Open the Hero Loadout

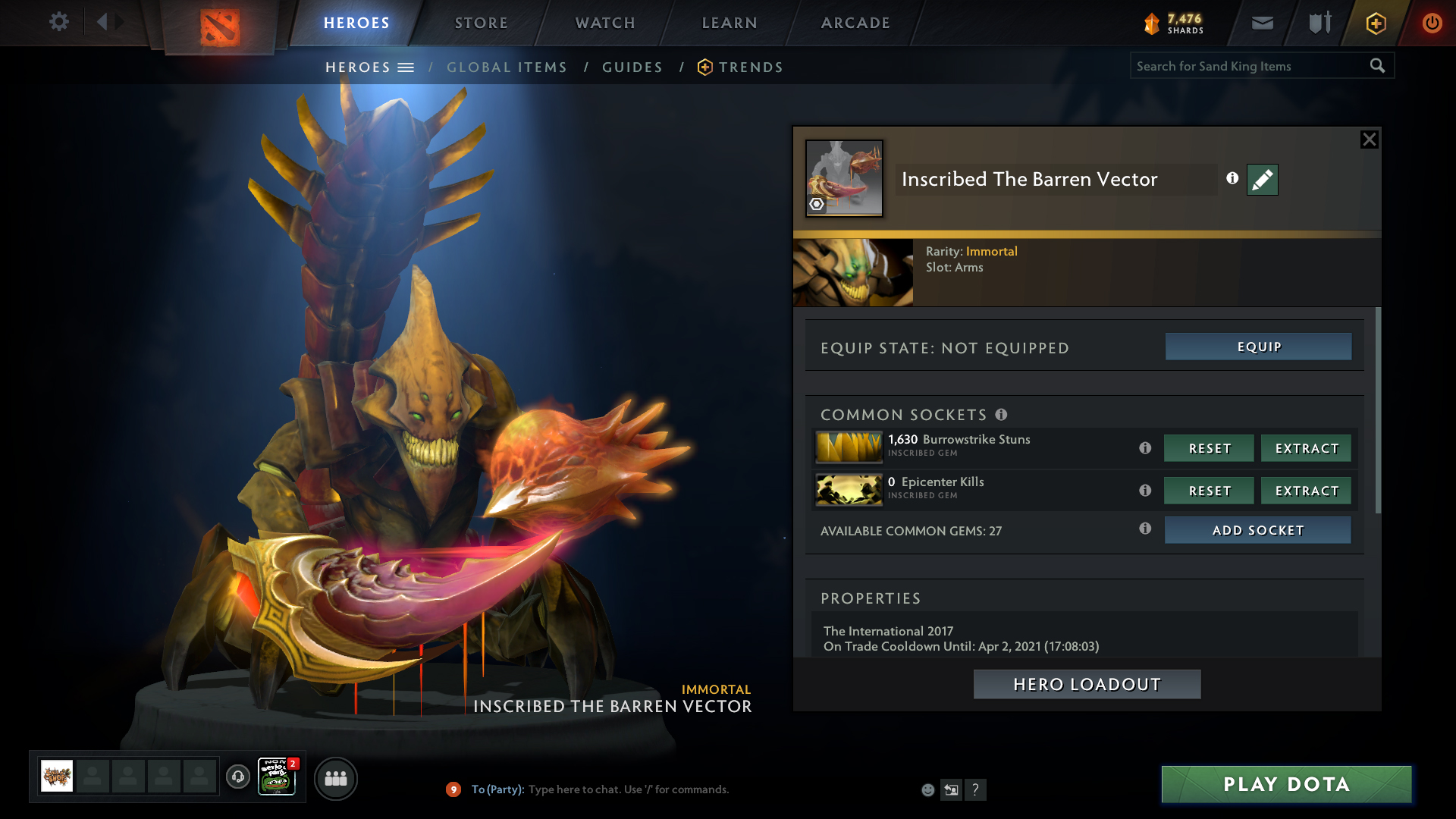pyautogui.click(x=1087, y=684)
